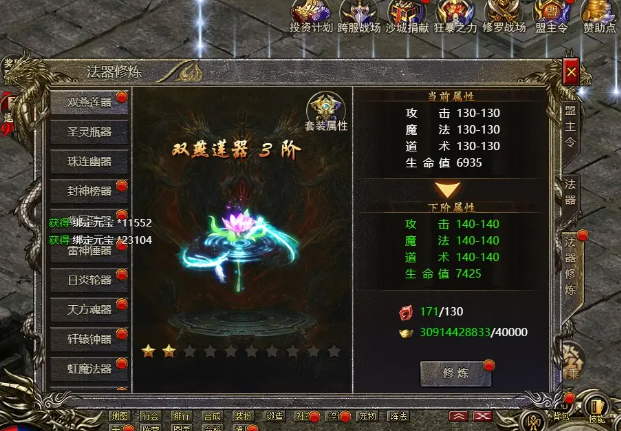Viewport: 621px width, 431px height.
Task: Open the 套装属性 set attributes icon
Action: (326, 112)
